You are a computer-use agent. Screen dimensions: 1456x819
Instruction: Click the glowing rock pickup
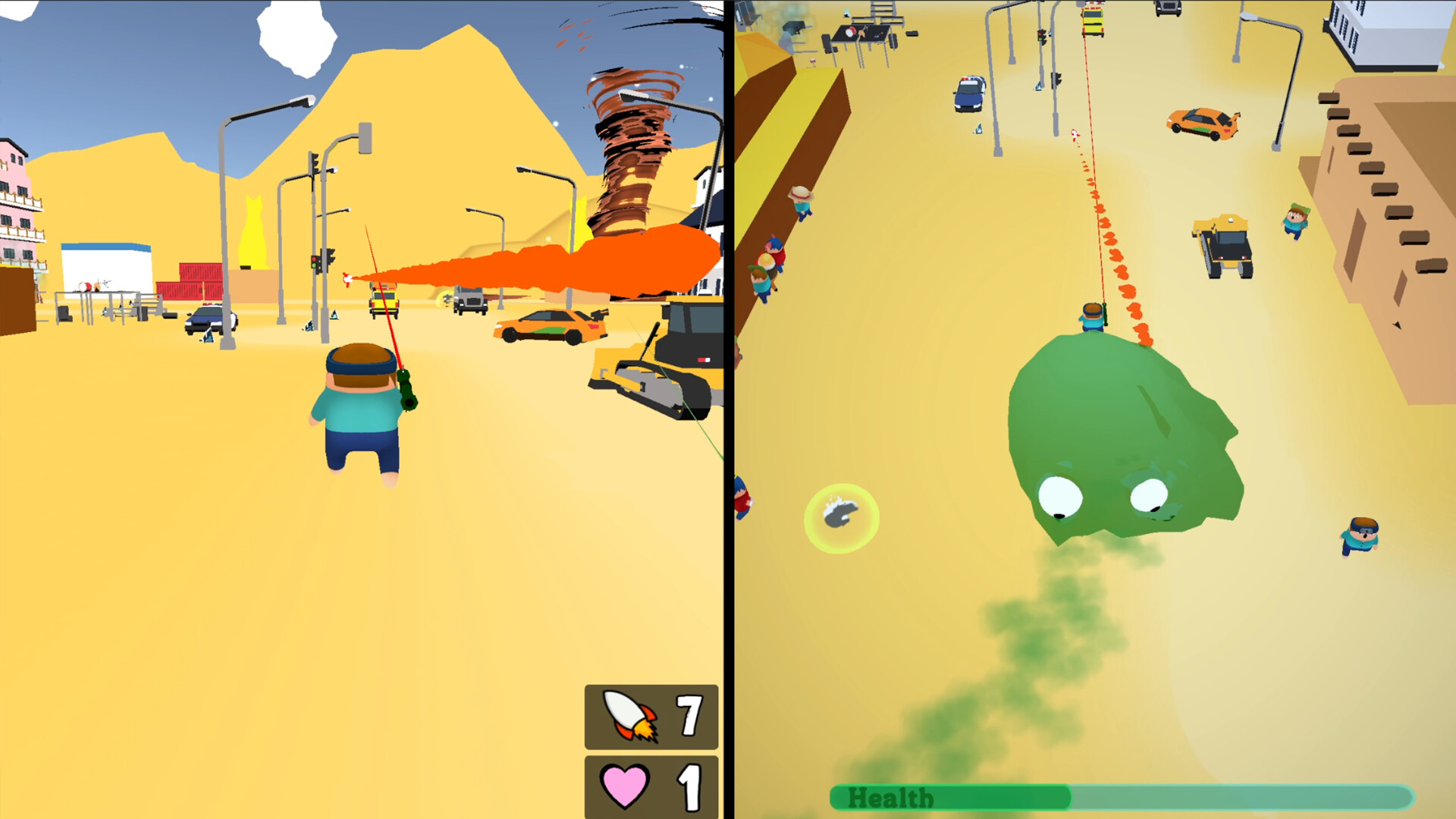click(842, 519)
